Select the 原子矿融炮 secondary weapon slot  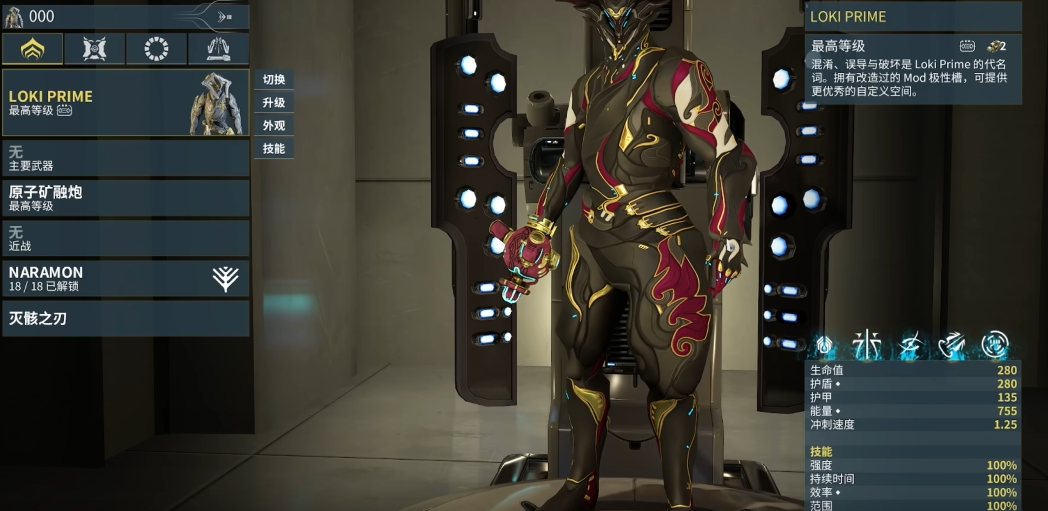point(125,198)
